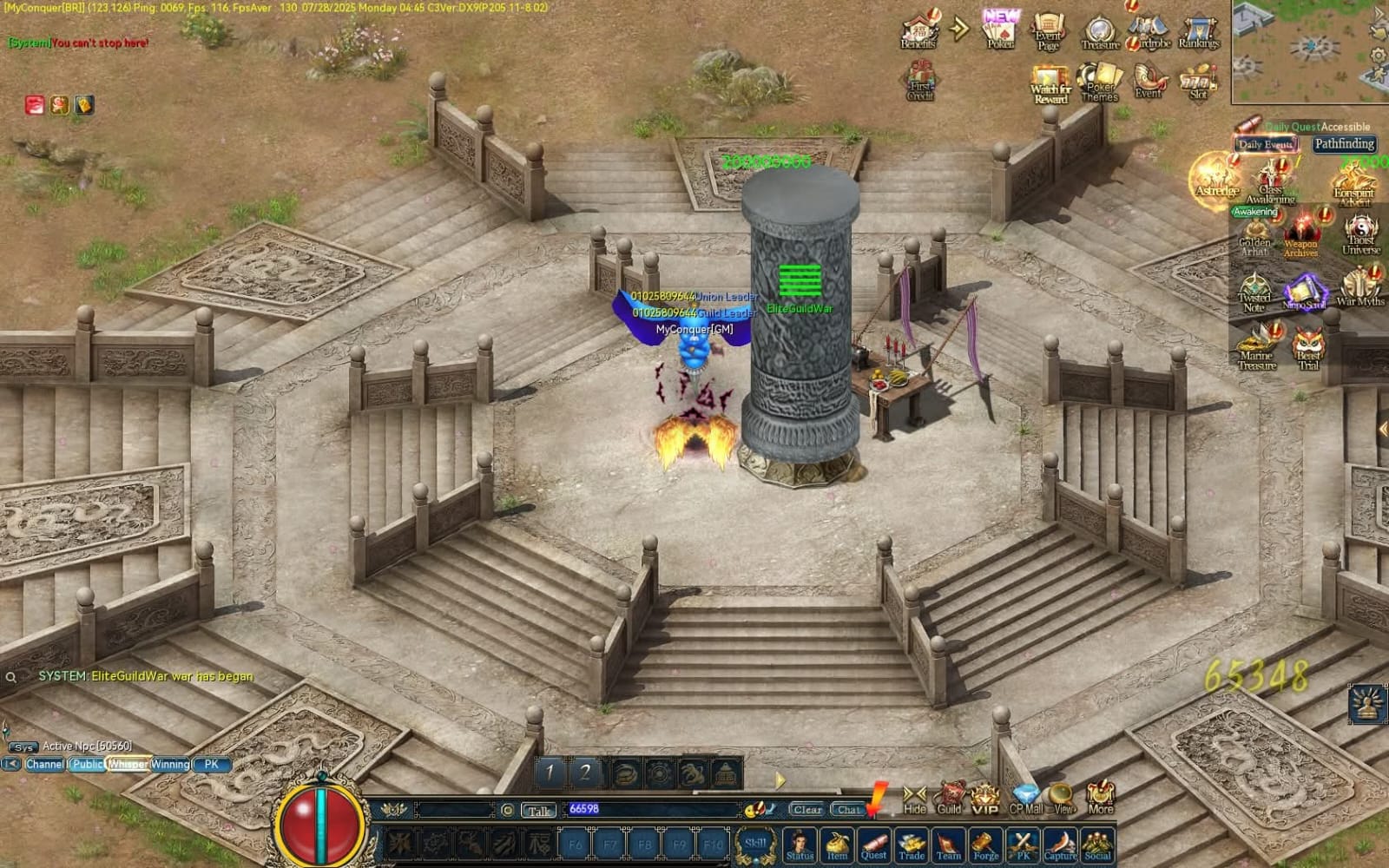Open the Forge hammer menu

click(985, 844)
